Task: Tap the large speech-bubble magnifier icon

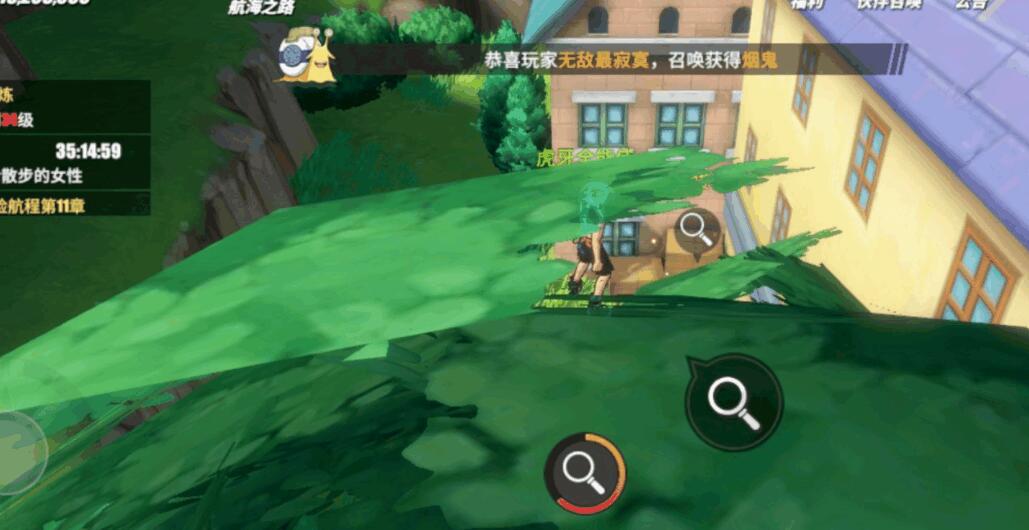Action: [733, 401]
